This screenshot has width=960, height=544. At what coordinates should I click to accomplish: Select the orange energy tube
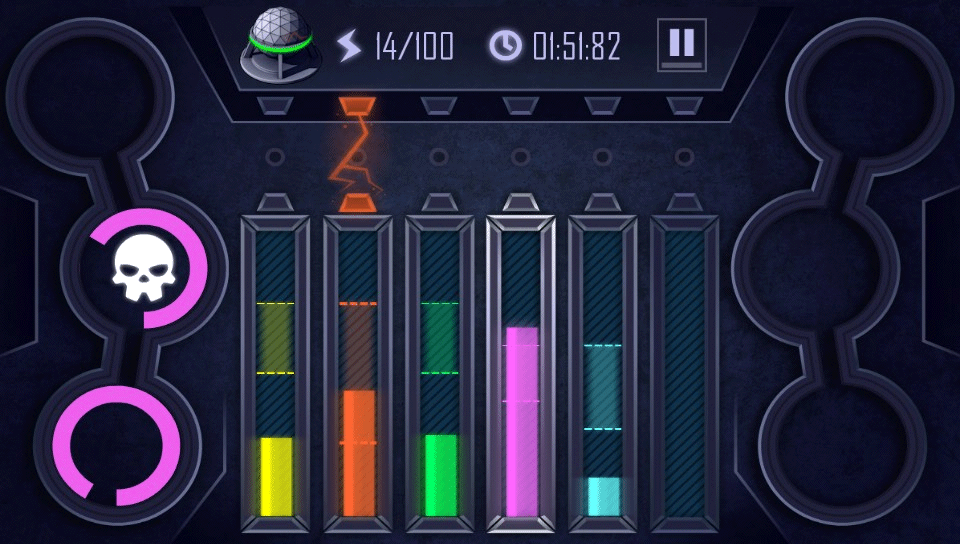click(358, 375)
